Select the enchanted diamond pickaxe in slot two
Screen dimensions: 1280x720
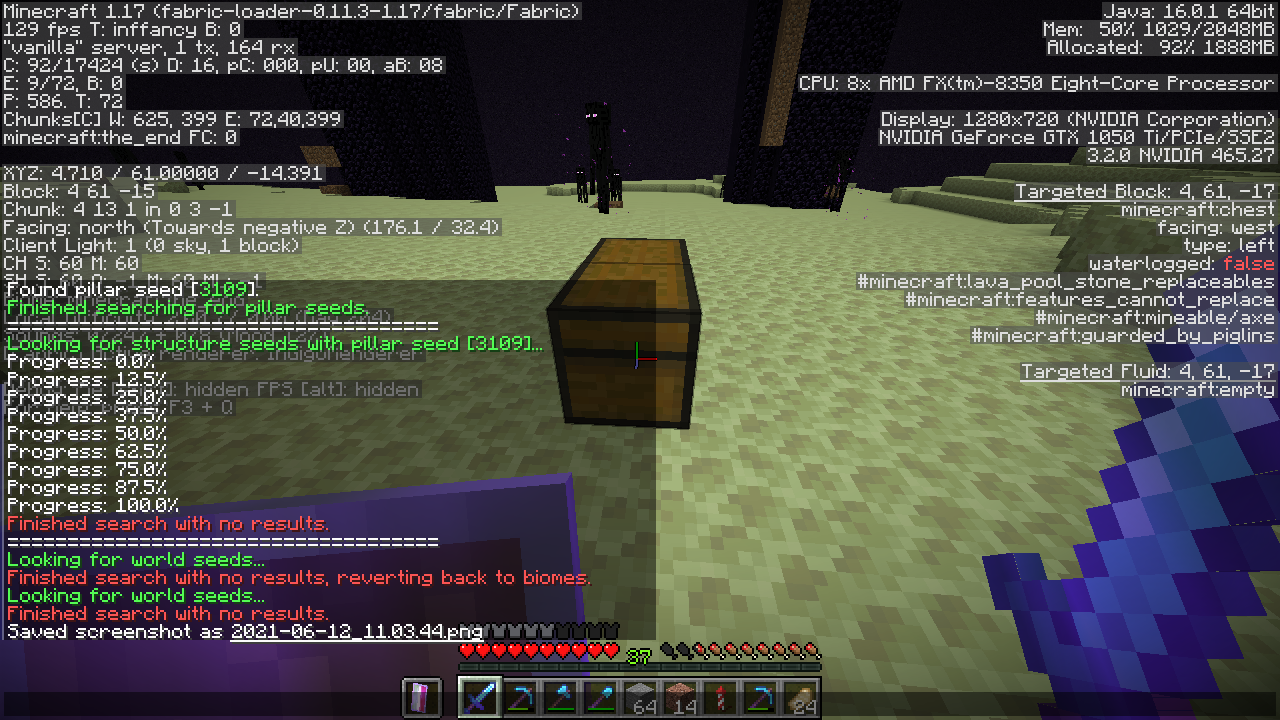click(x=519, y=697)
